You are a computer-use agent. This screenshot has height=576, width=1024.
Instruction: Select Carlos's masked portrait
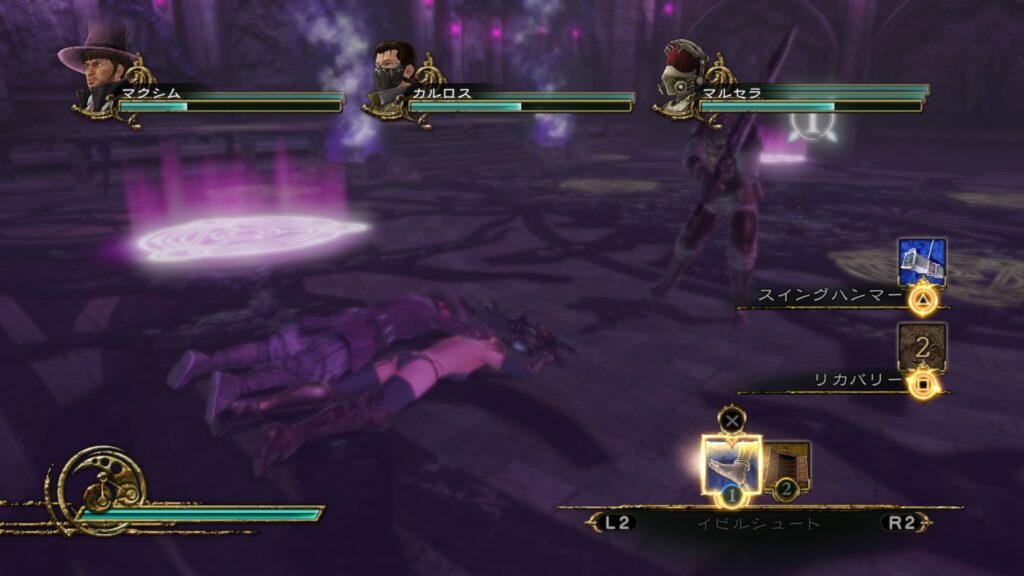click(x=393, y=73)
